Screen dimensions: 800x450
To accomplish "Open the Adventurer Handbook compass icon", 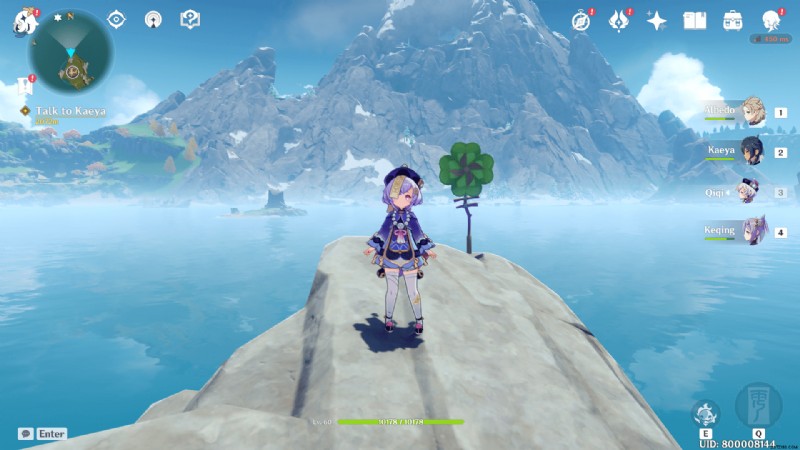I will click(x=581, y=21).
